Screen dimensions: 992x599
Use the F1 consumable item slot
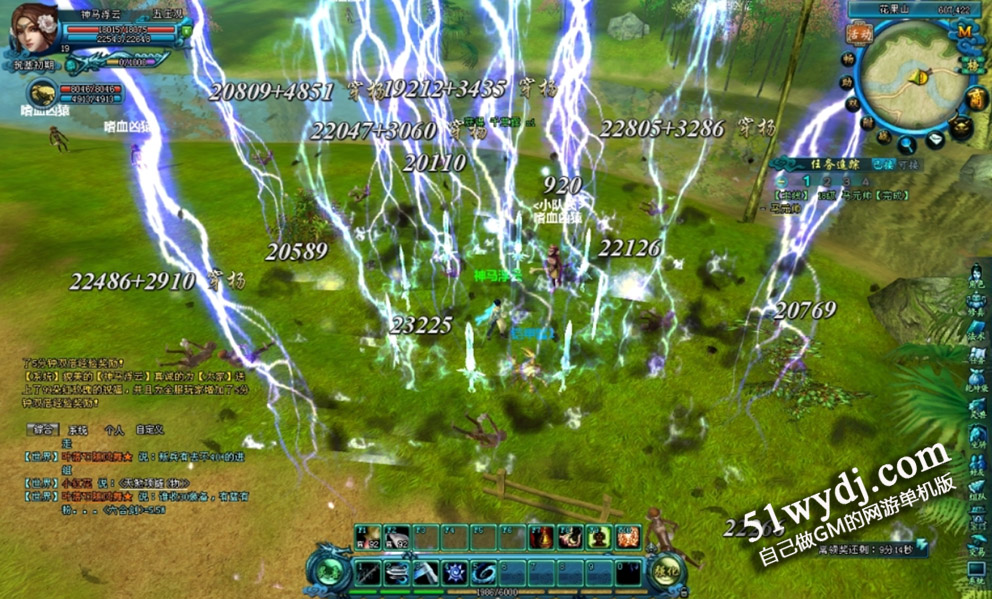(366, 538)
